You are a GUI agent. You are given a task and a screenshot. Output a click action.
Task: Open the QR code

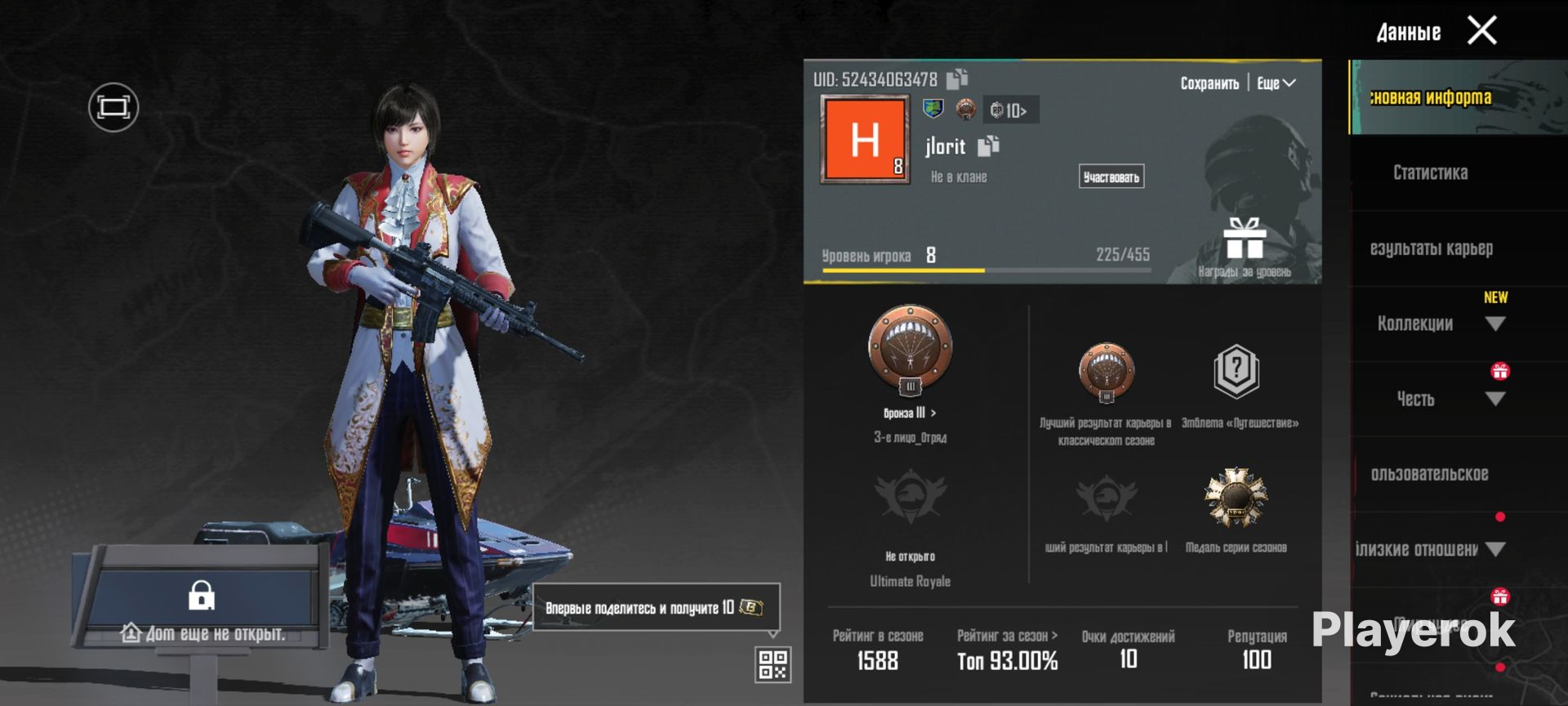click(772, 664)
